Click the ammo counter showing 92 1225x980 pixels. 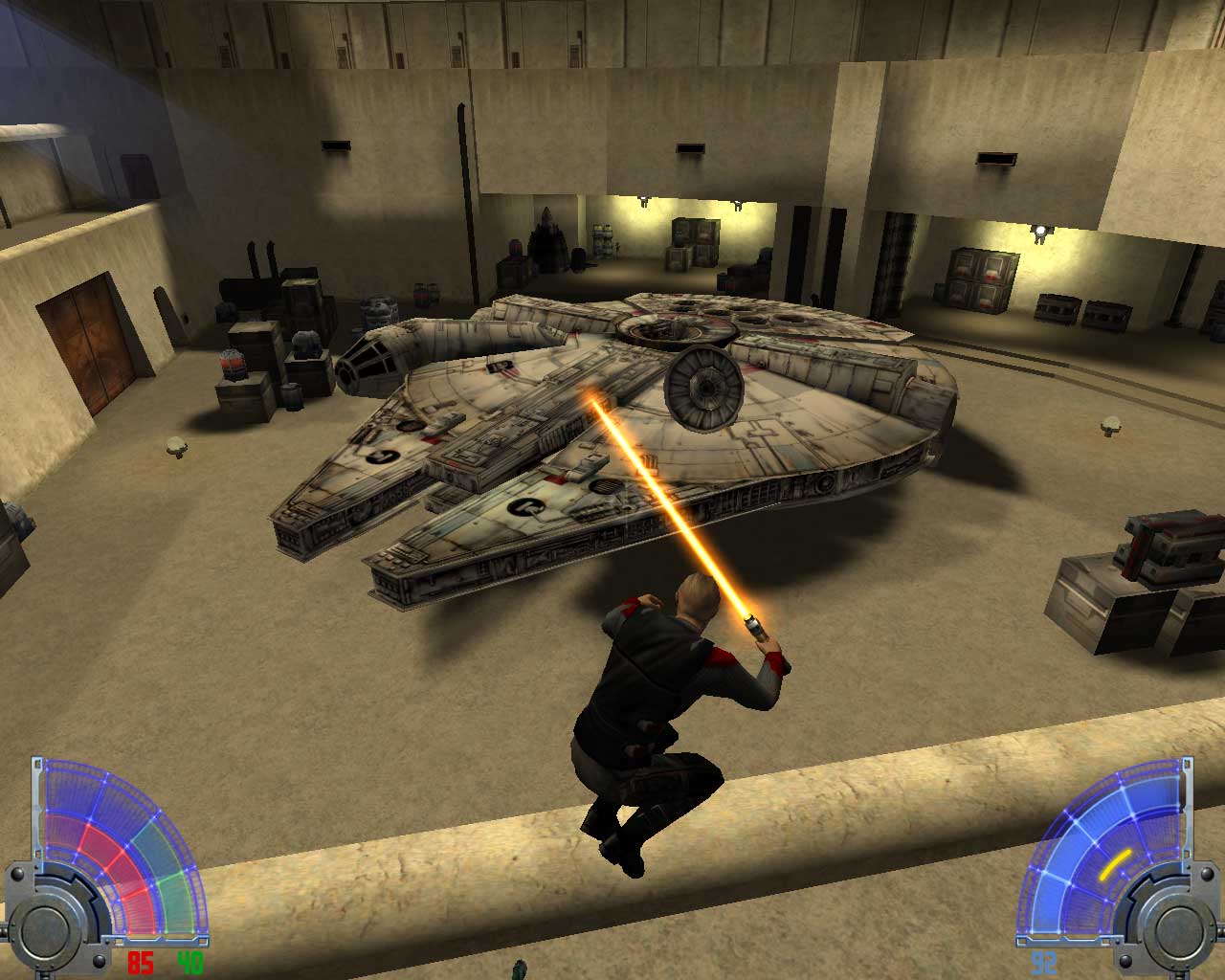(1043, 962)
